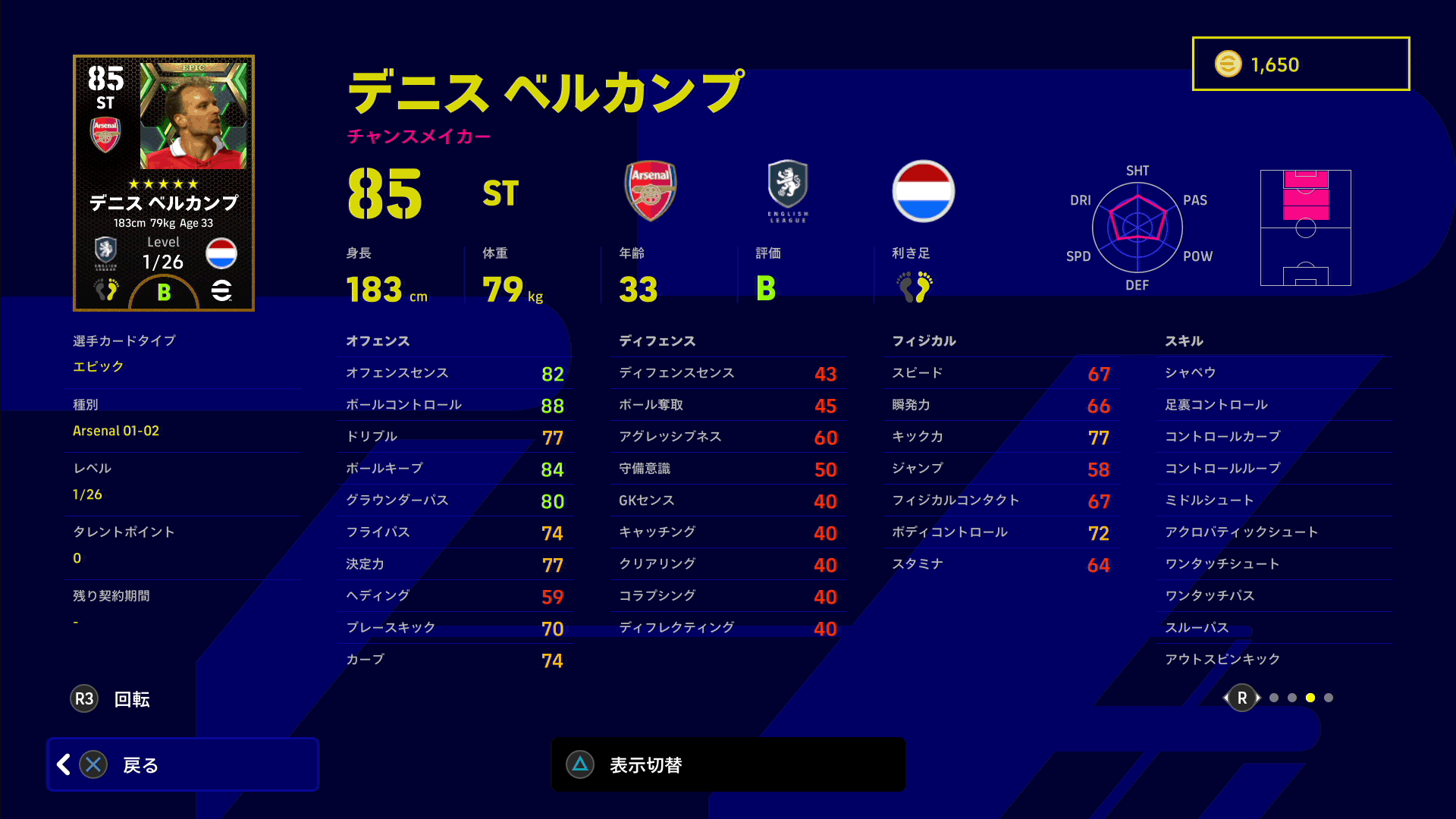Select the ワンタッチパス skill row
Viewport: 1456px width, 819px height.
(1274, 596)
